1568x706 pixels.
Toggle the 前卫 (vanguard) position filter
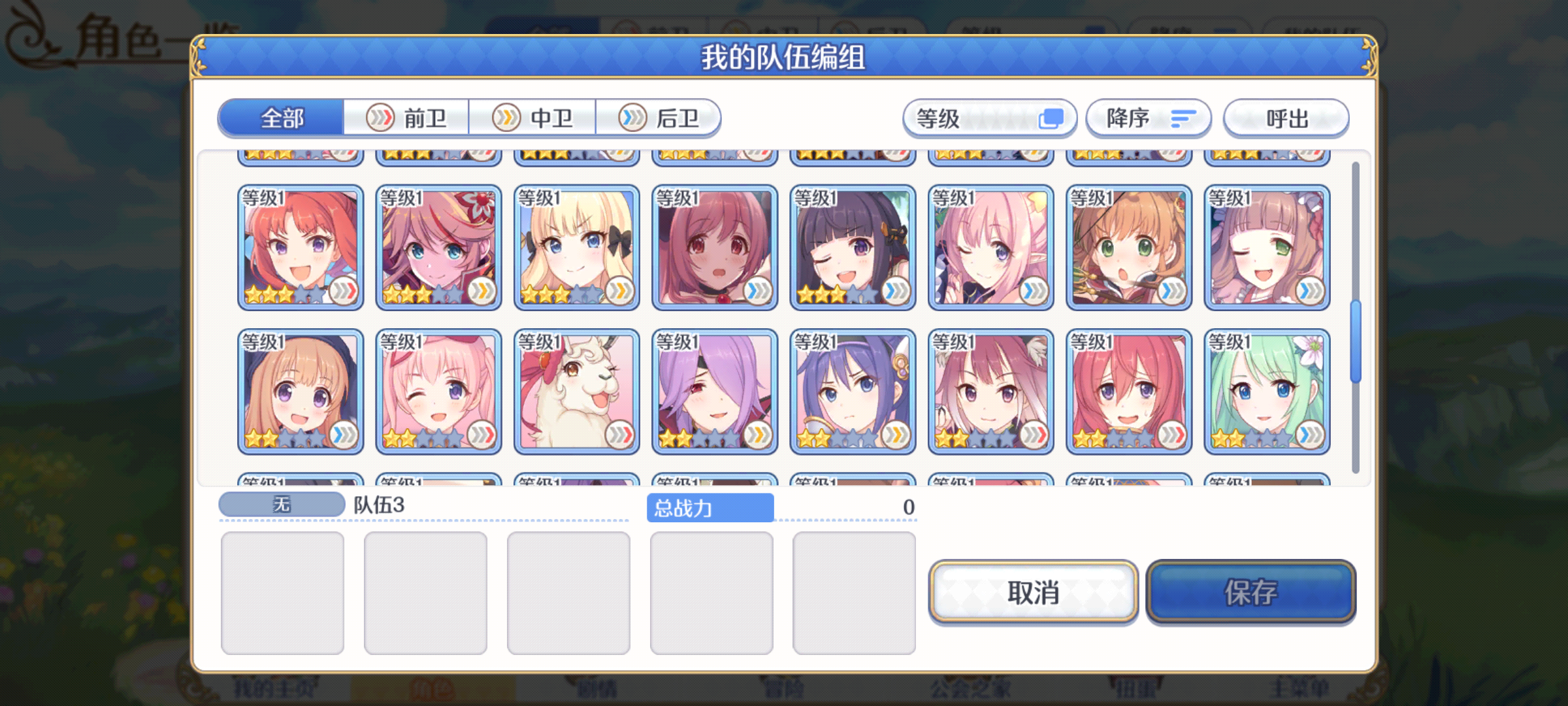coord(406,118)
